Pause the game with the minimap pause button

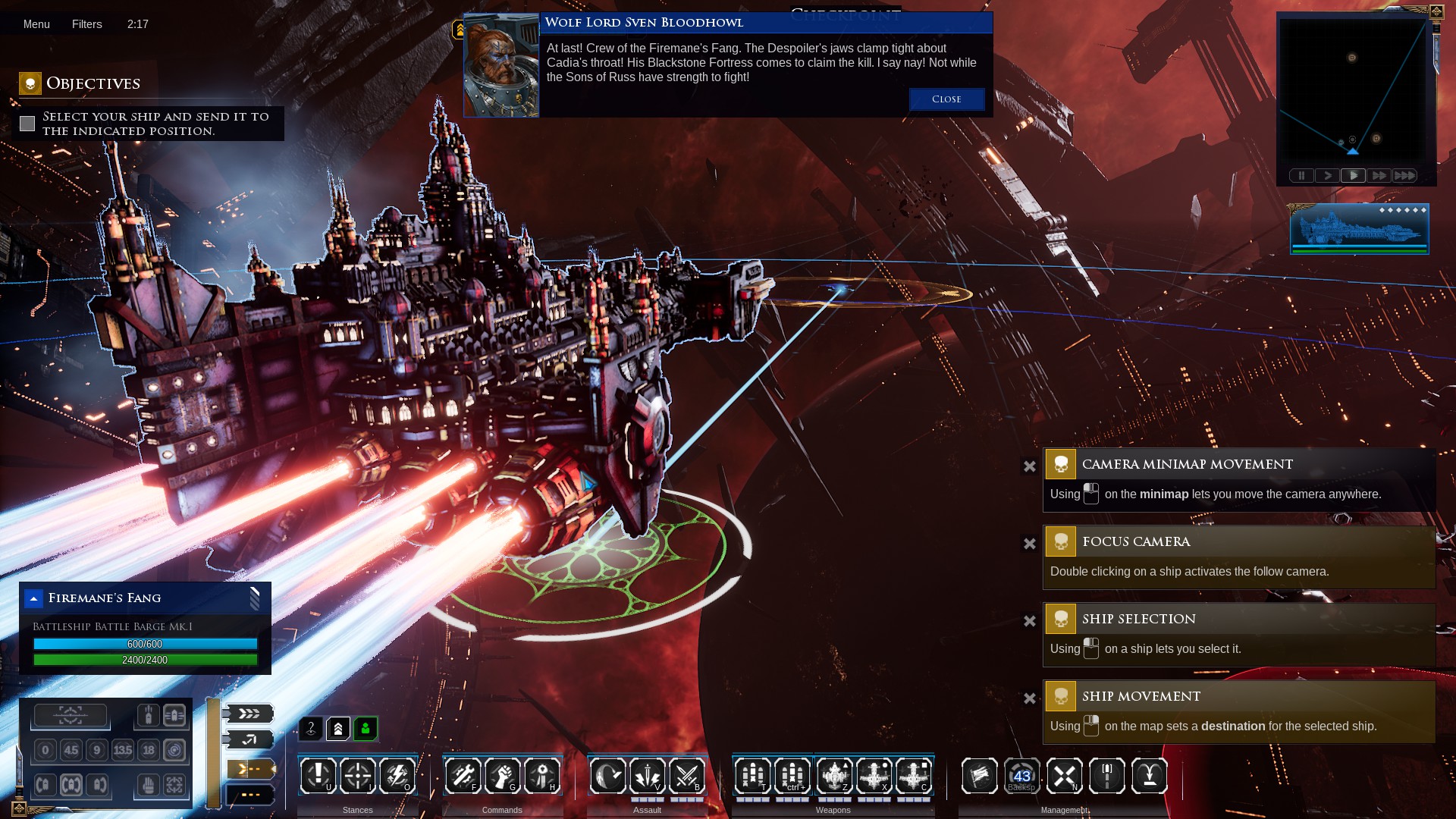1301,176
